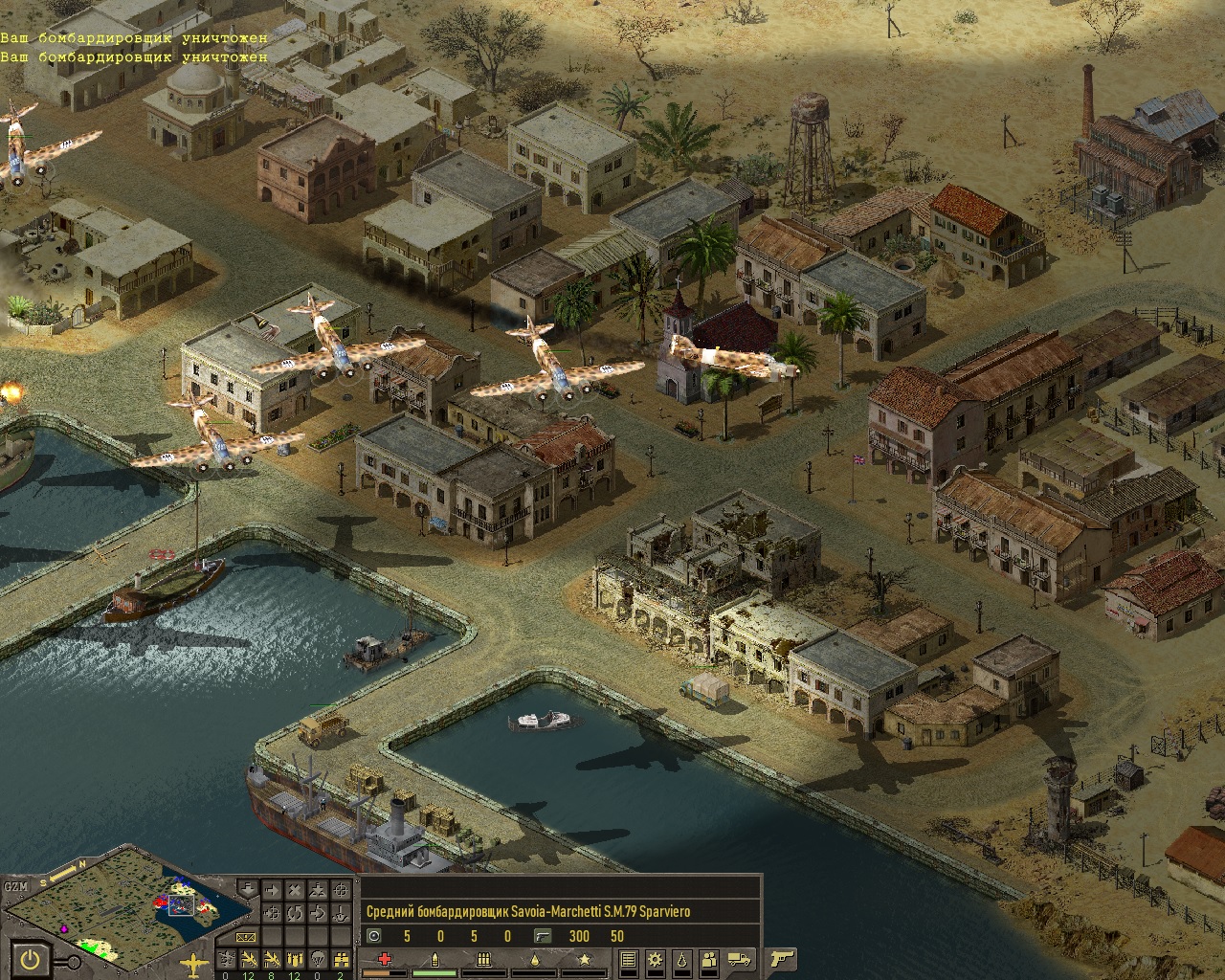This screenshot has width=1225, height=980.
Task: Click the gear icon in unit panel
Action: coord(655,959)
